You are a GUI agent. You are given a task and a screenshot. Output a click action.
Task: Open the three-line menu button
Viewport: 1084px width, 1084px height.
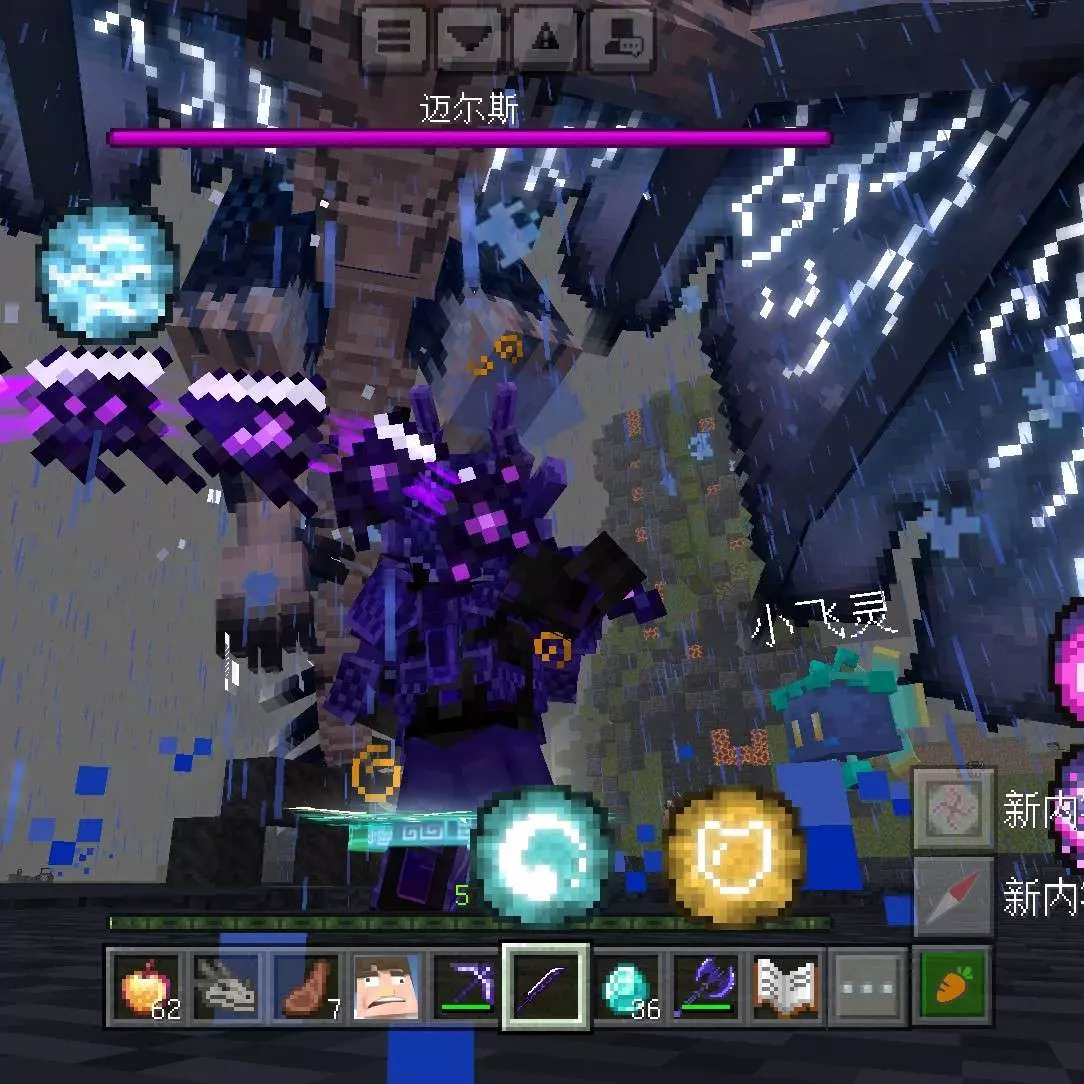point(391,38)
